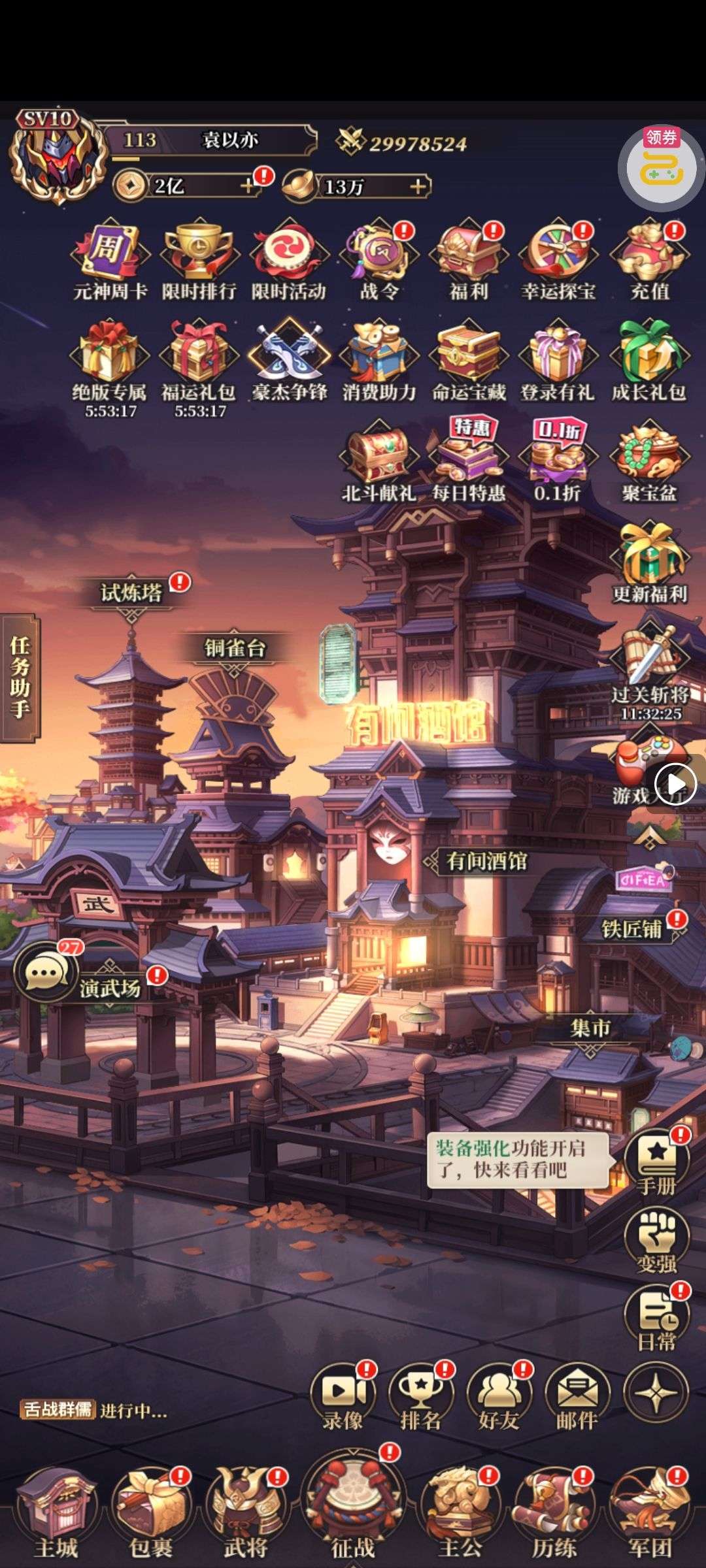Open the 元神周卡 weekly card
706x1568 pixels.
[x=110, y=256]
